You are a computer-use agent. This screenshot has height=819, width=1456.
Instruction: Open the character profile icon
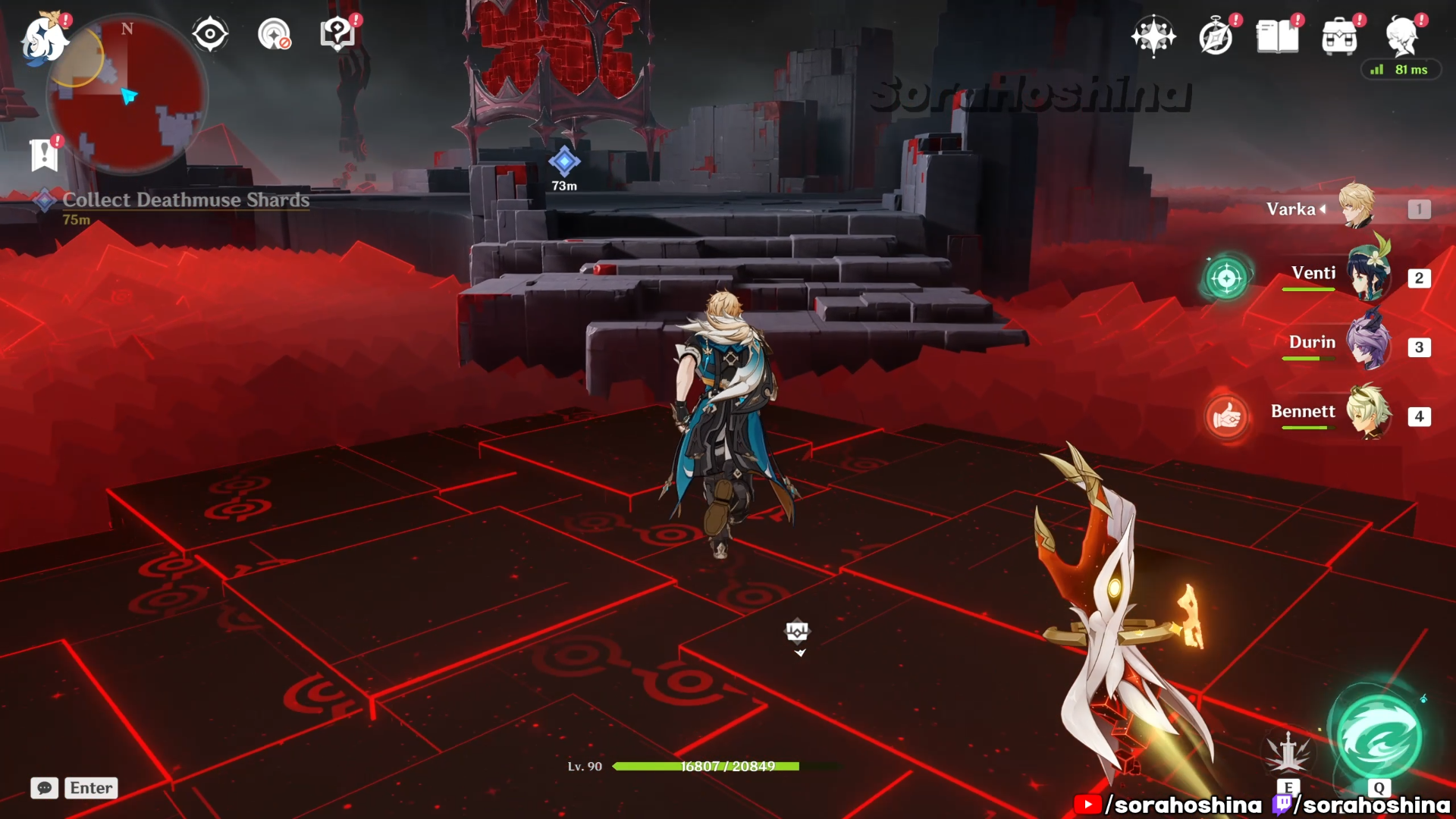click(x=1401, y=36)
